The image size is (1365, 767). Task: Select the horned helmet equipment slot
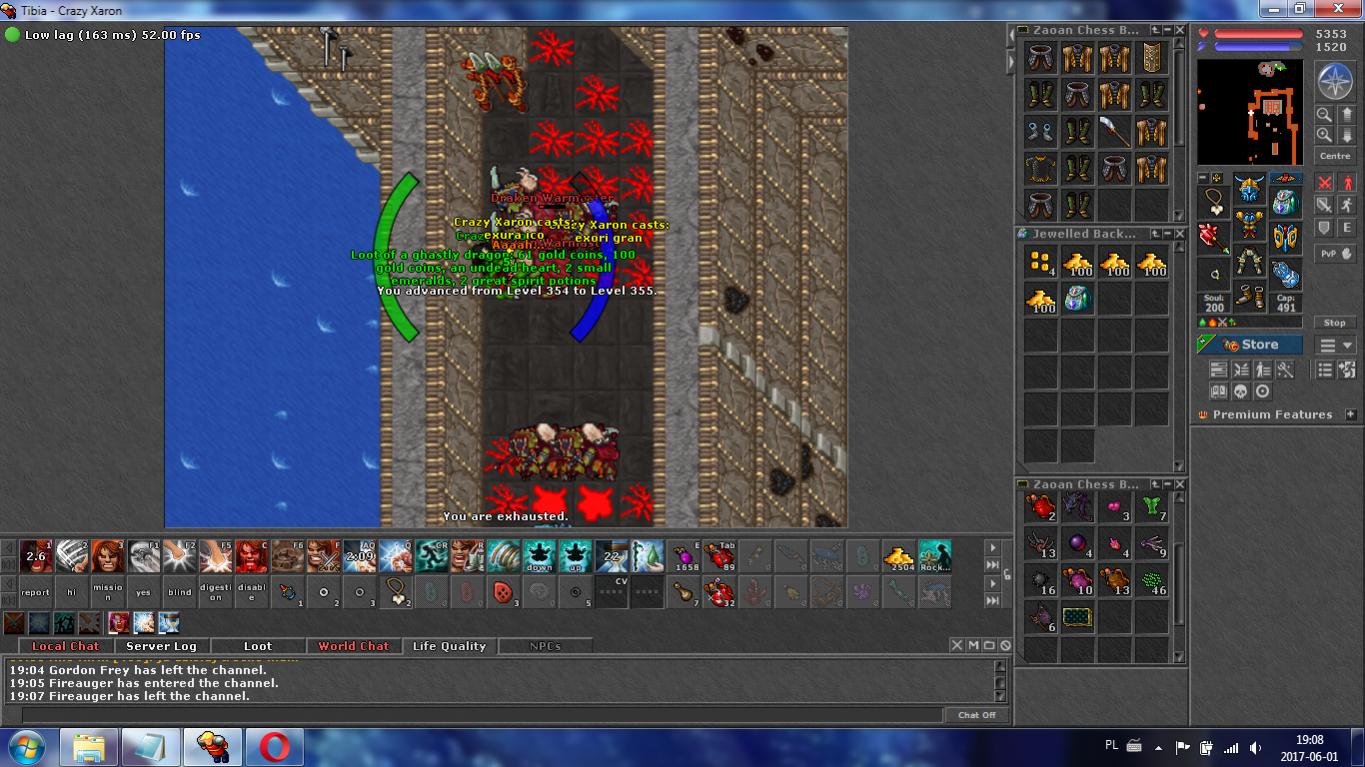coord(1249,188)
